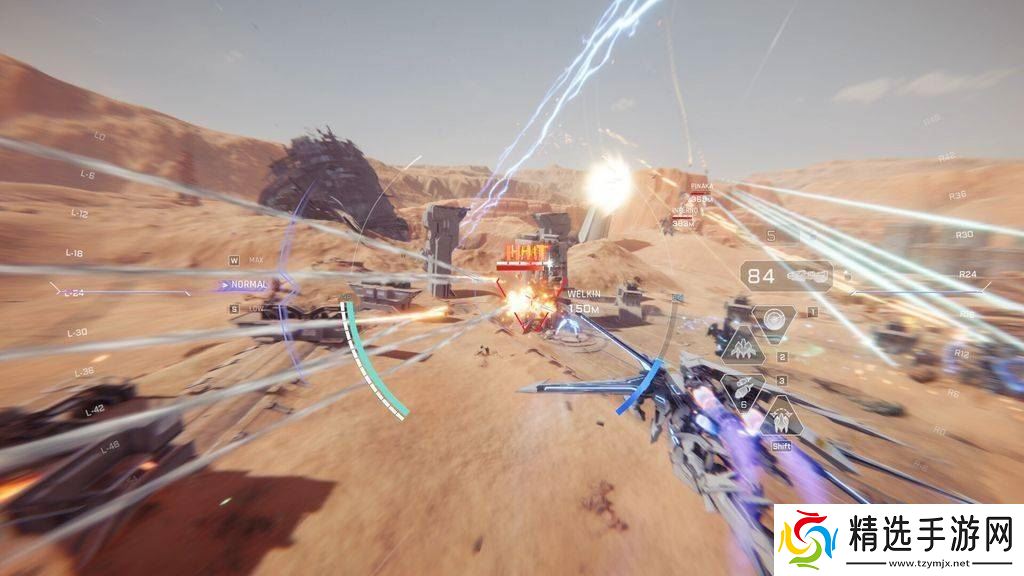
Task: Switch to the MAX speed setting
Action: tap(256, 260)
